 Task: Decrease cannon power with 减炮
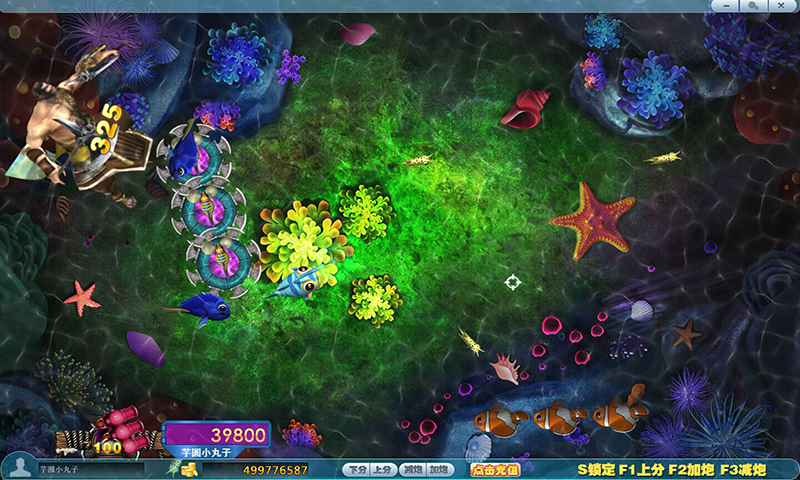click(x=410, y=469)
